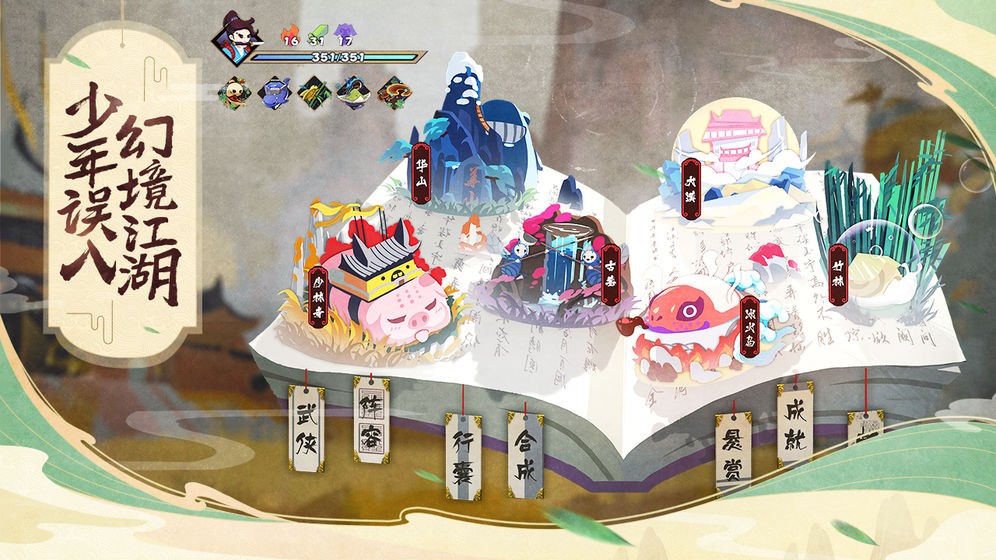The height and width of the screenshot is (560, 996).
Task: Select the yellow bamboo companion icon
Action: tap(312, 94)
